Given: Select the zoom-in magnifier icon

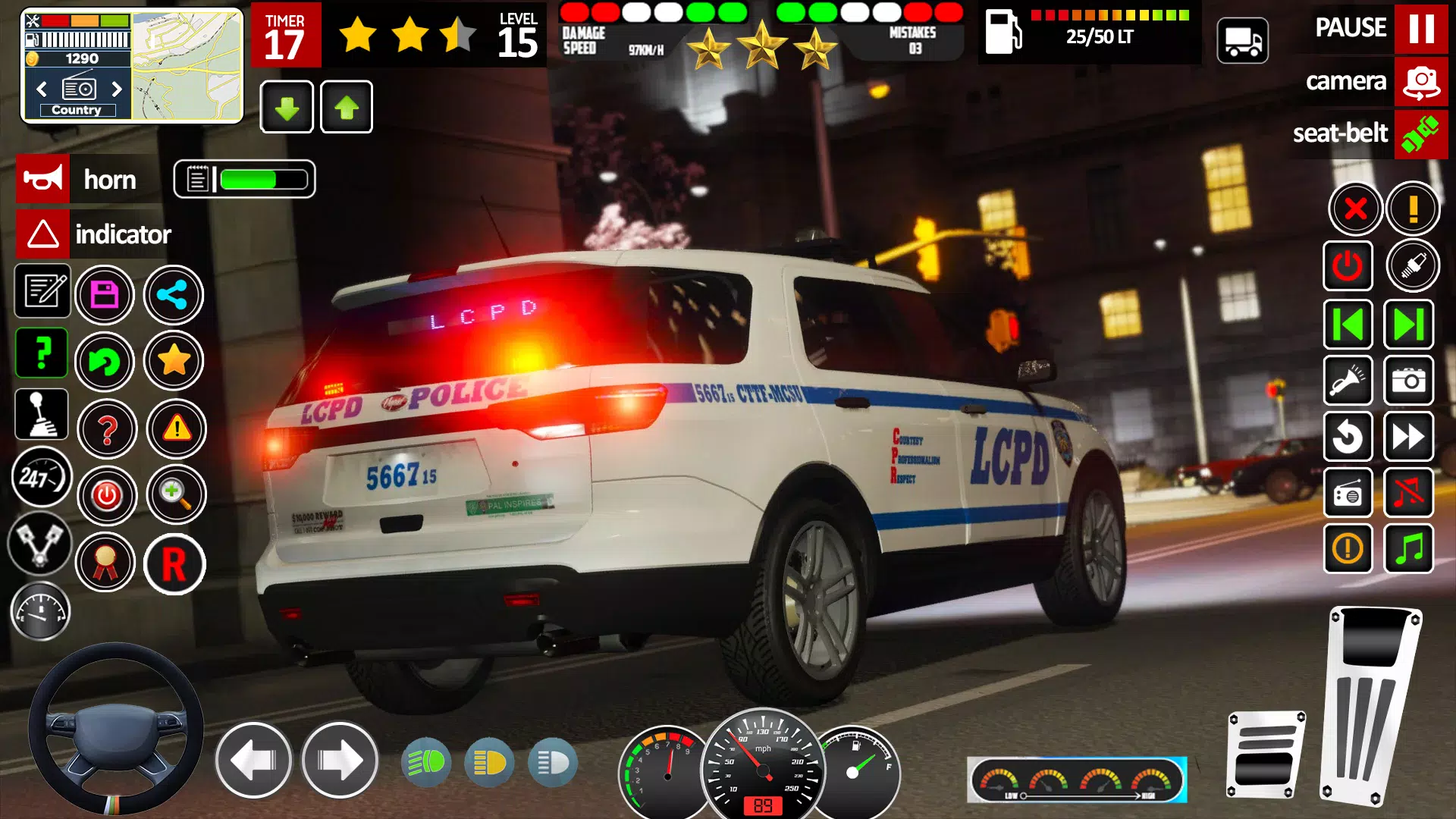Looking at the screenshot, I should (x=177, y=494).
